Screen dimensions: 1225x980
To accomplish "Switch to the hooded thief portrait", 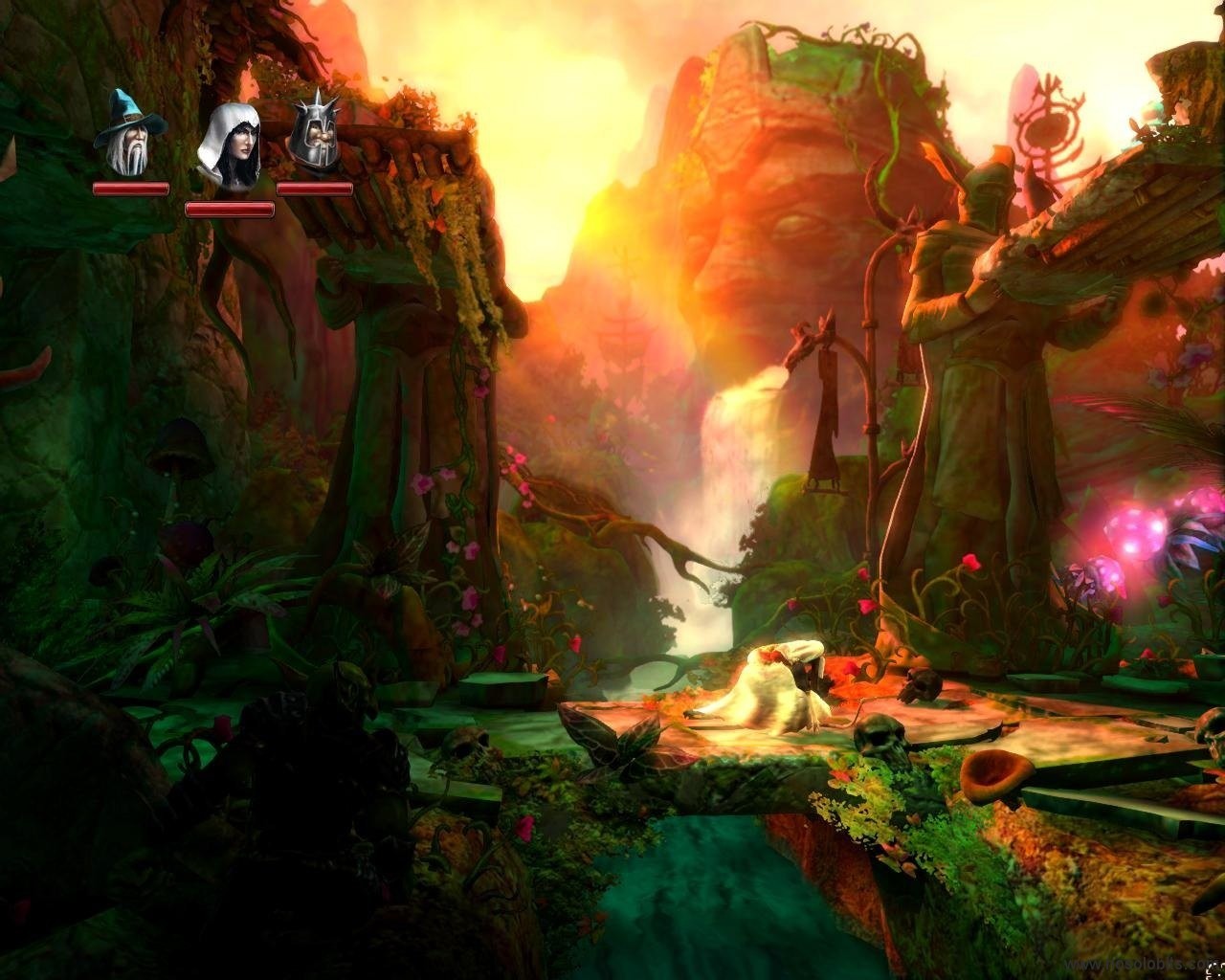I will tap(229, 147).
